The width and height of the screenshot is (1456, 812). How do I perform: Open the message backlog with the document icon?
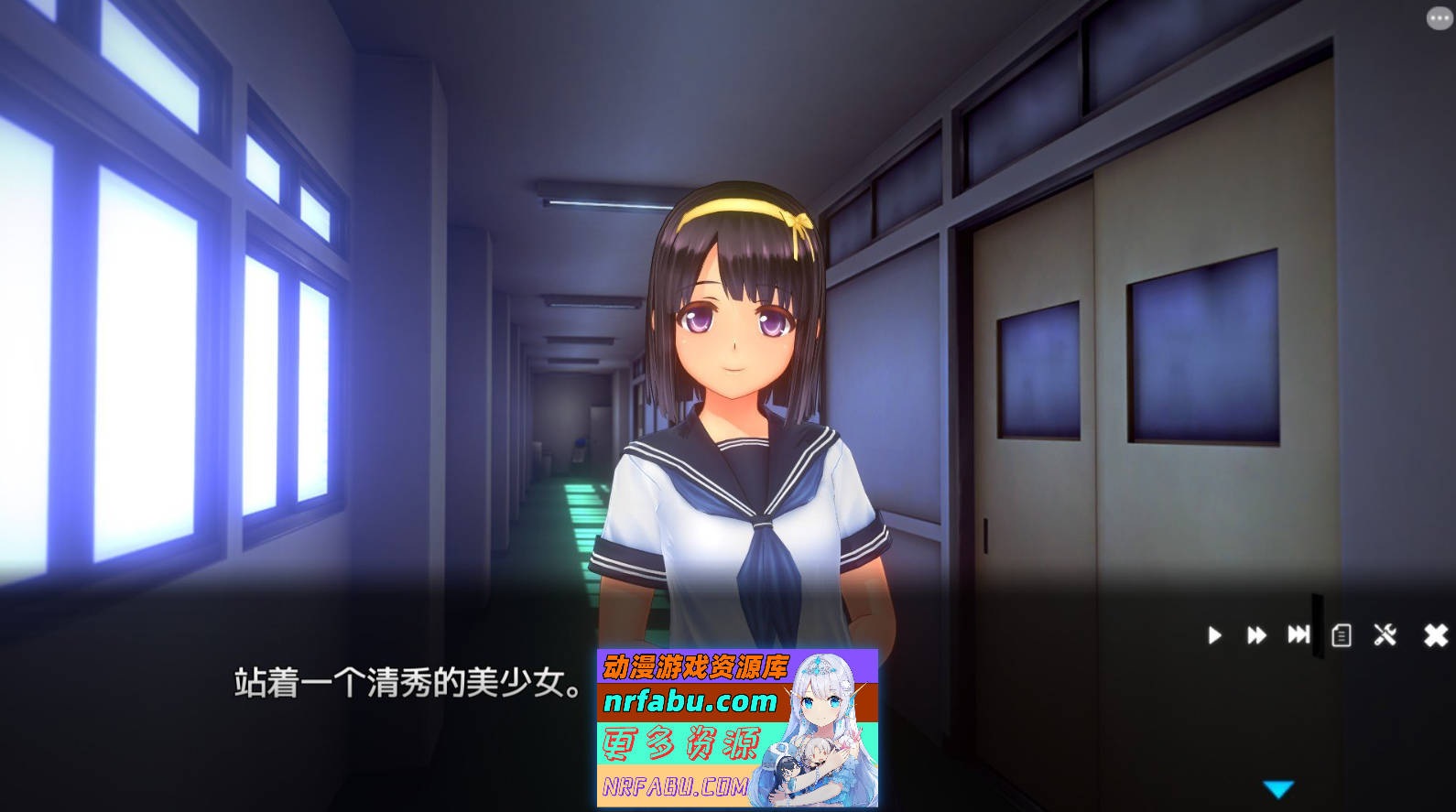(1341, 635)
